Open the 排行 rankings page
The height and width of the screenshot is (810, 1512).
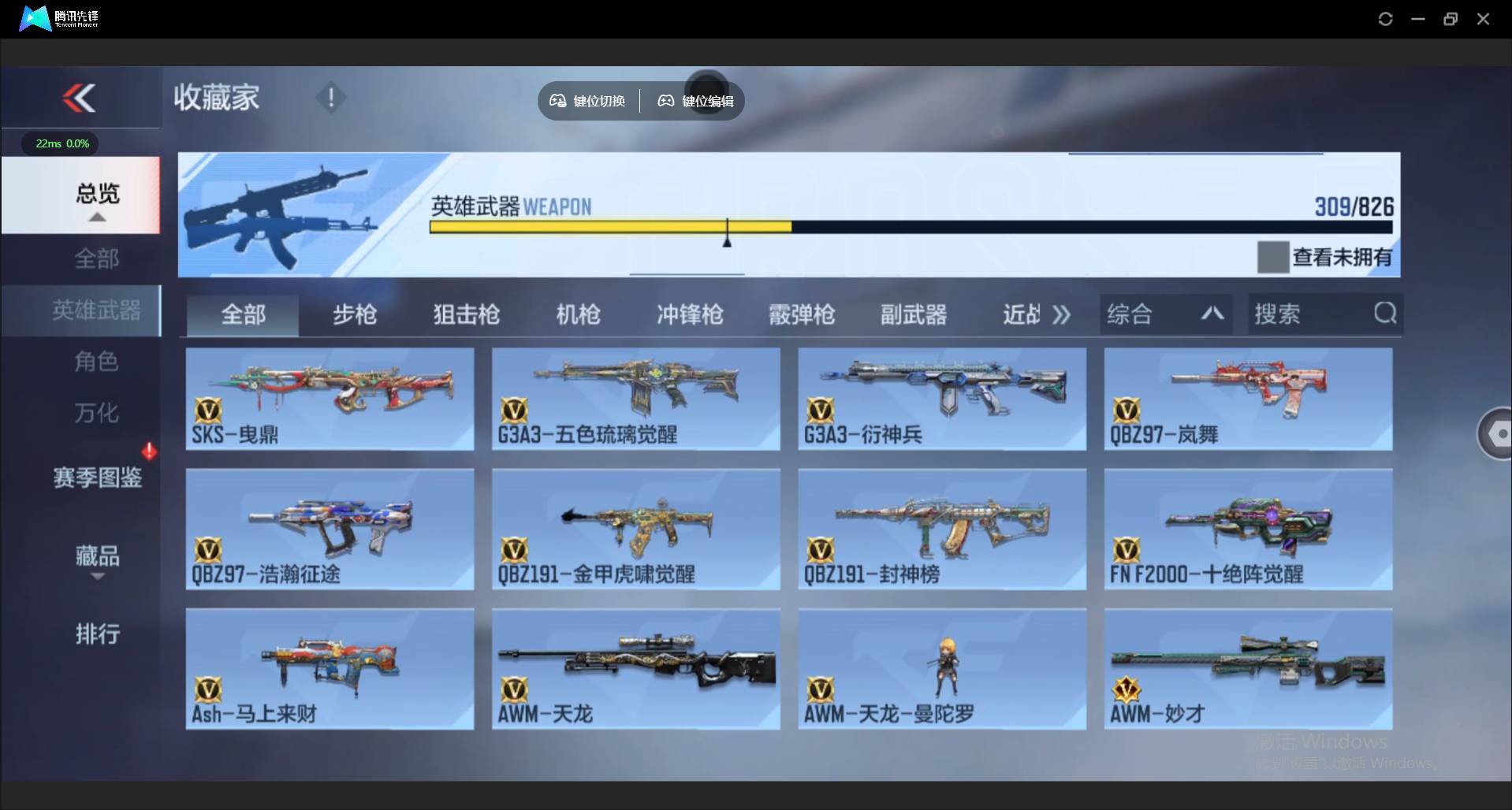pyautogui.click(x=97, y=634)
